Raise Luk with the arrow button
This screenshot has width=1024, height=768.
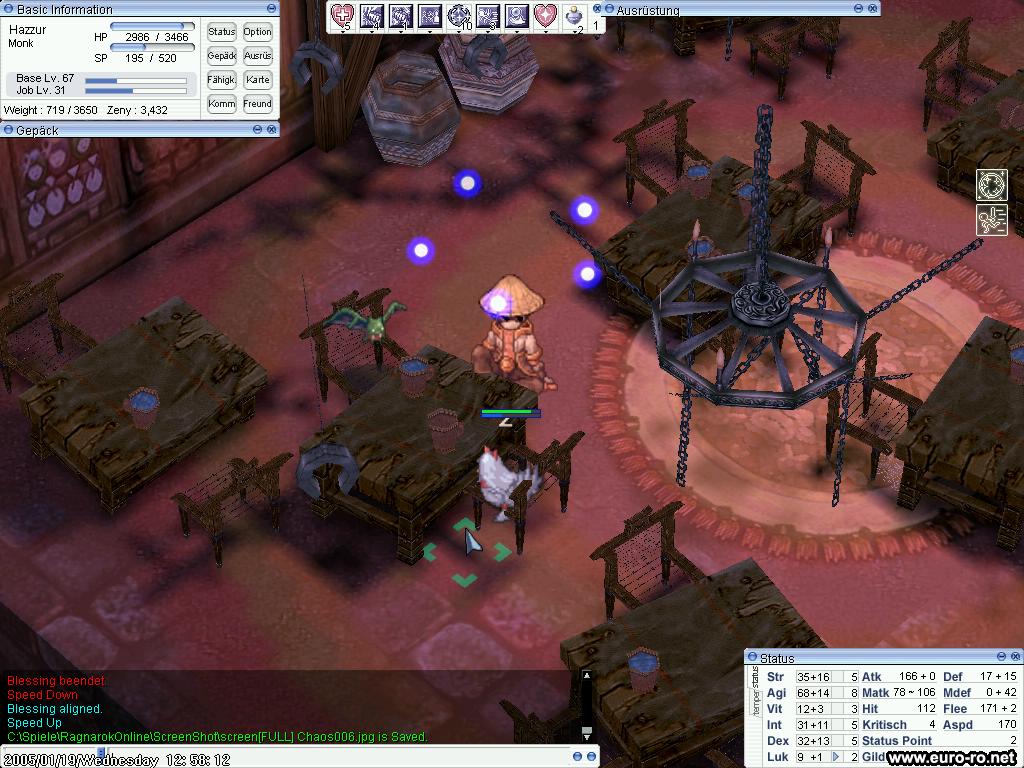click(836, 757)
